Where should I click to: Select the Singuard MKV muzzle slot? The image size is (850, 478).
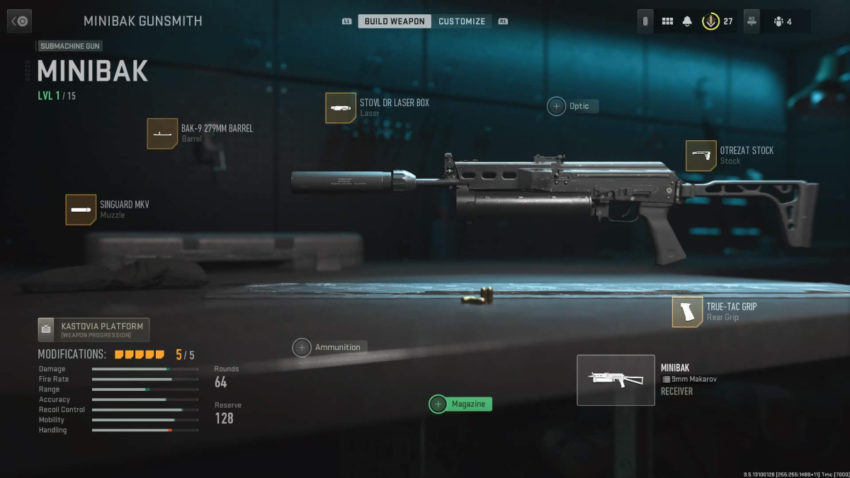pos(81,209)
